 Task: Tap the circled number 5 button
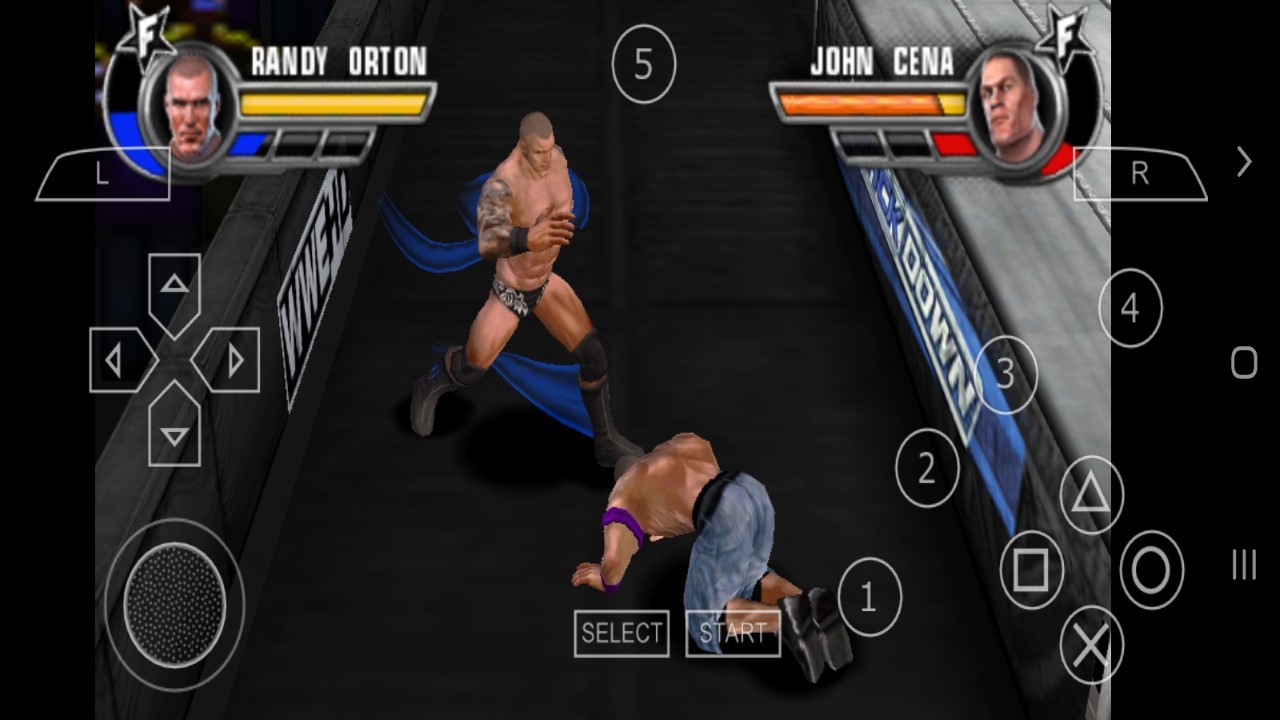pyautogui.click(x=643, y=66)
